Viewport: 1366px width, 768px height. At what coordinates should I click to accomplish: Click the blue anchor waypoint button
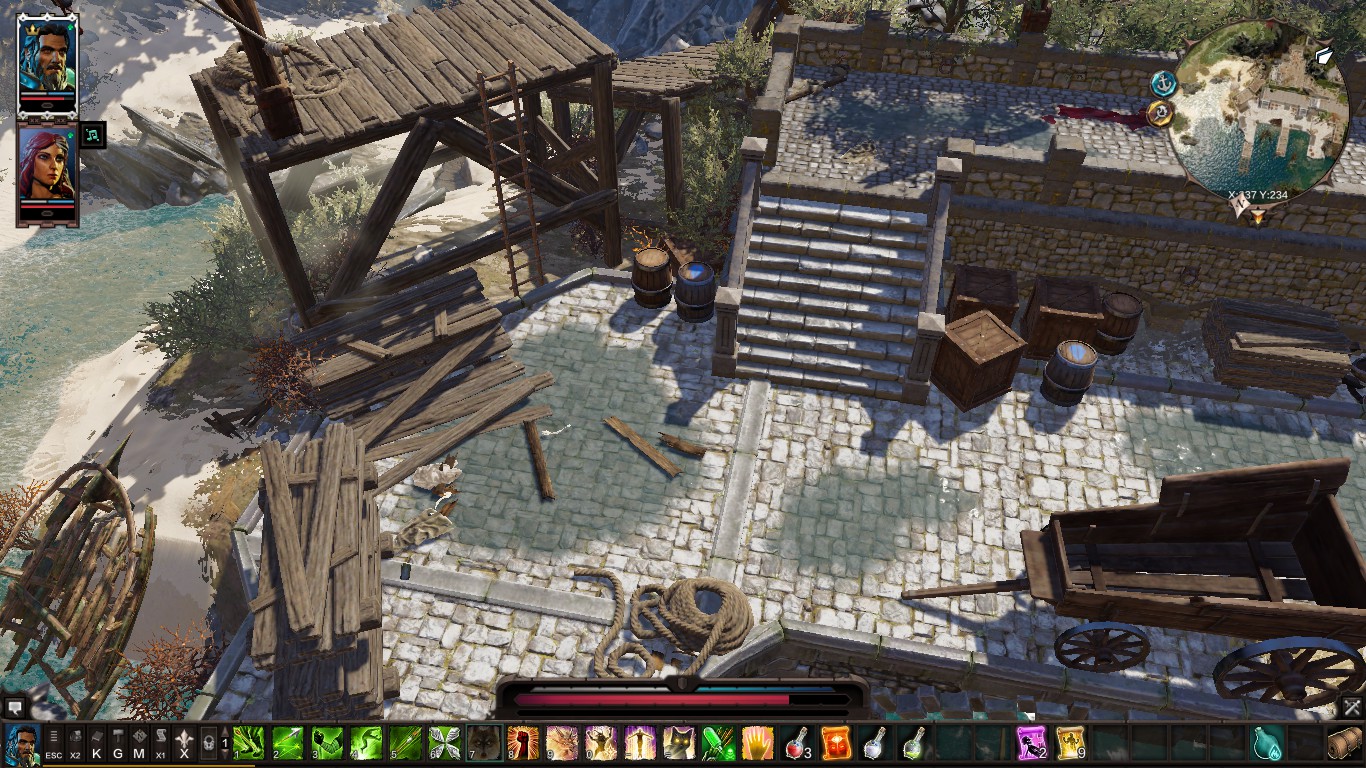click(1162, 84)
